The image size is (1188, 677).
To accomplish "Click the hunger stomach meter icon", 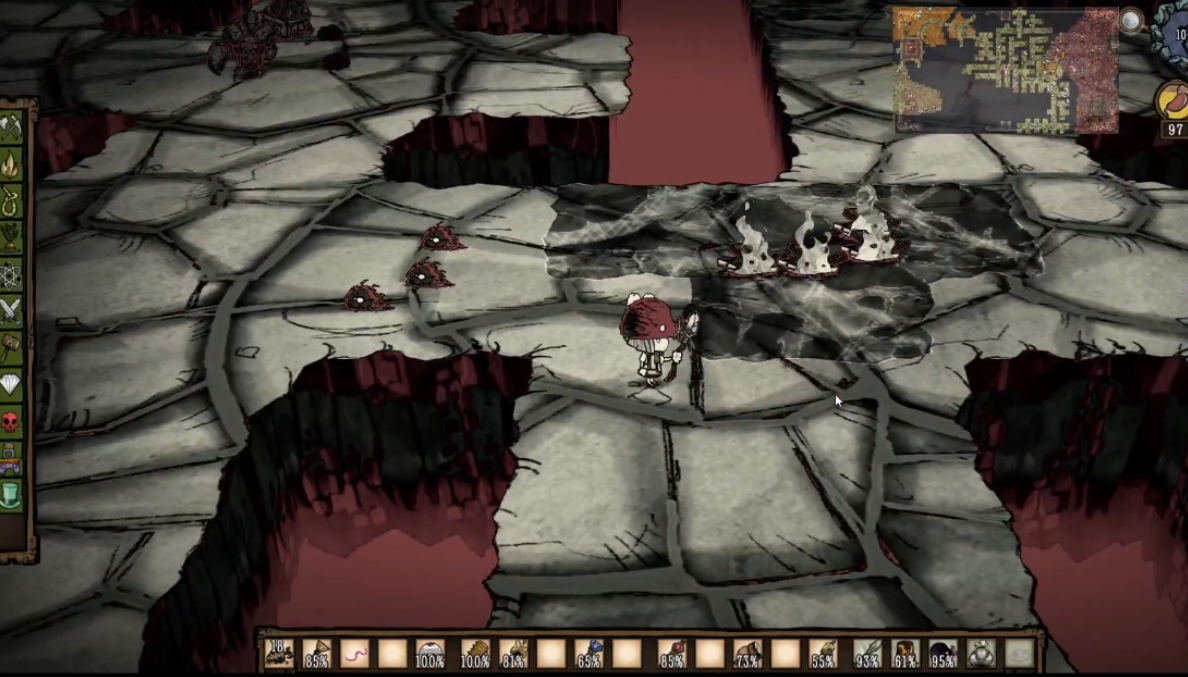I will click(x=1173, y=101).
